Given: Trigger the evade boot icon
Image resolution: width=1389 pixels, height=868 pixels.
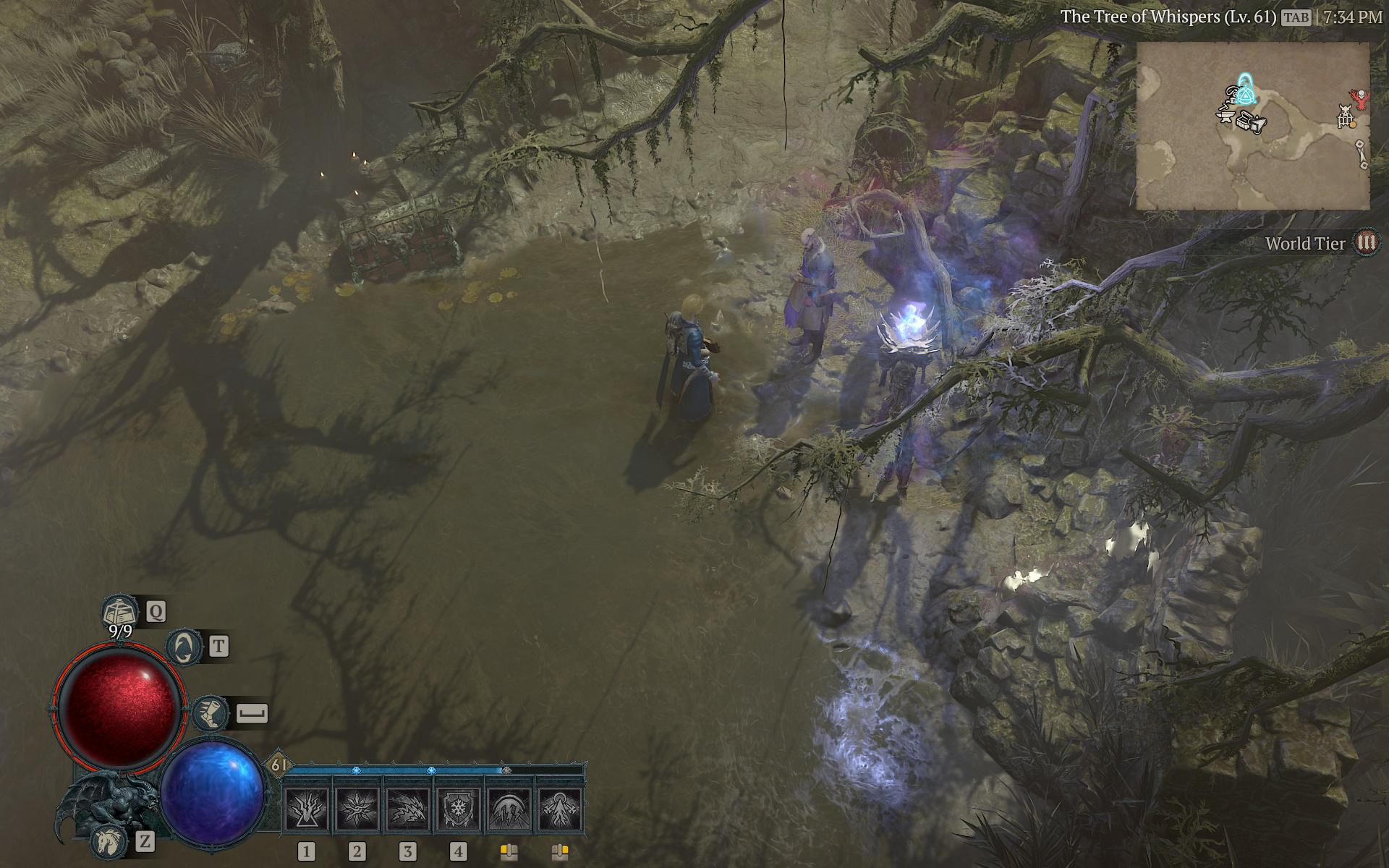Looking at the screenshot, I should point(211,713).
